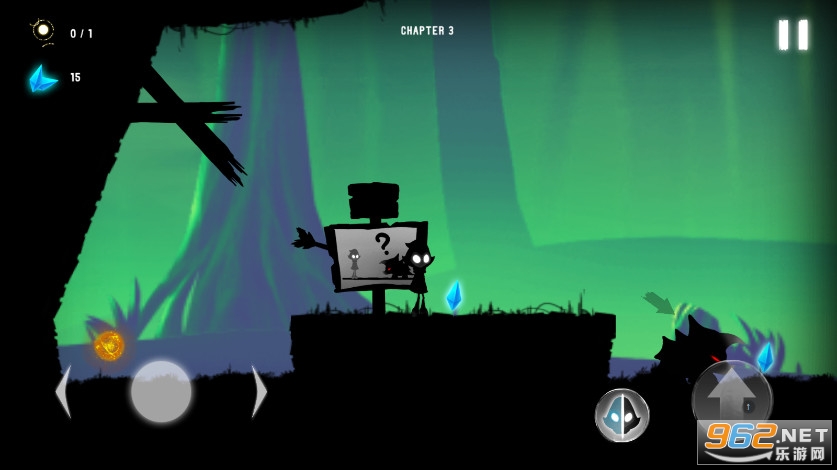Activate the mask ability button
Viewport: 837px width, 470px height.
622,415
